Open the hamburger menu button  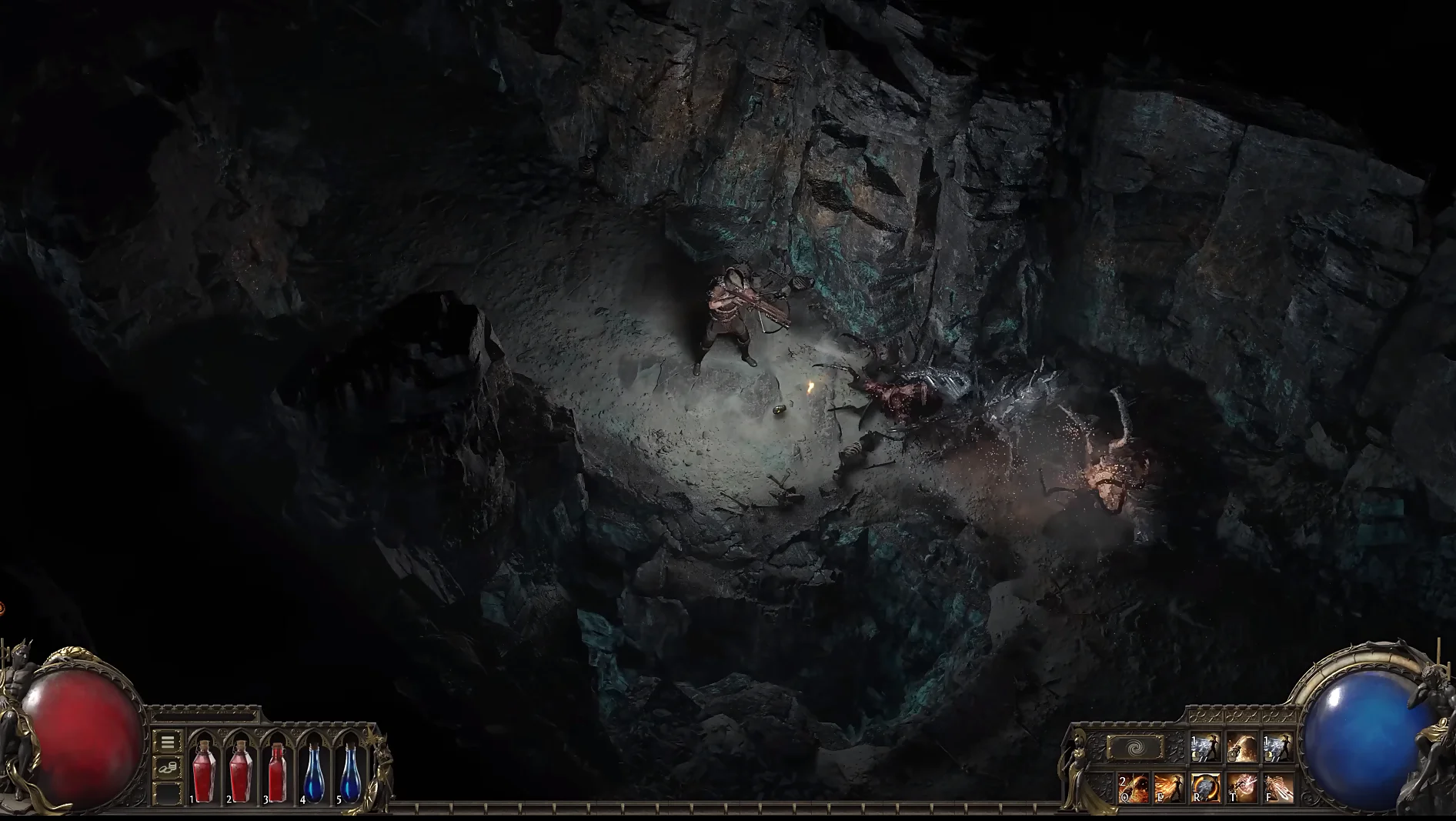click(x=167, y=743)
